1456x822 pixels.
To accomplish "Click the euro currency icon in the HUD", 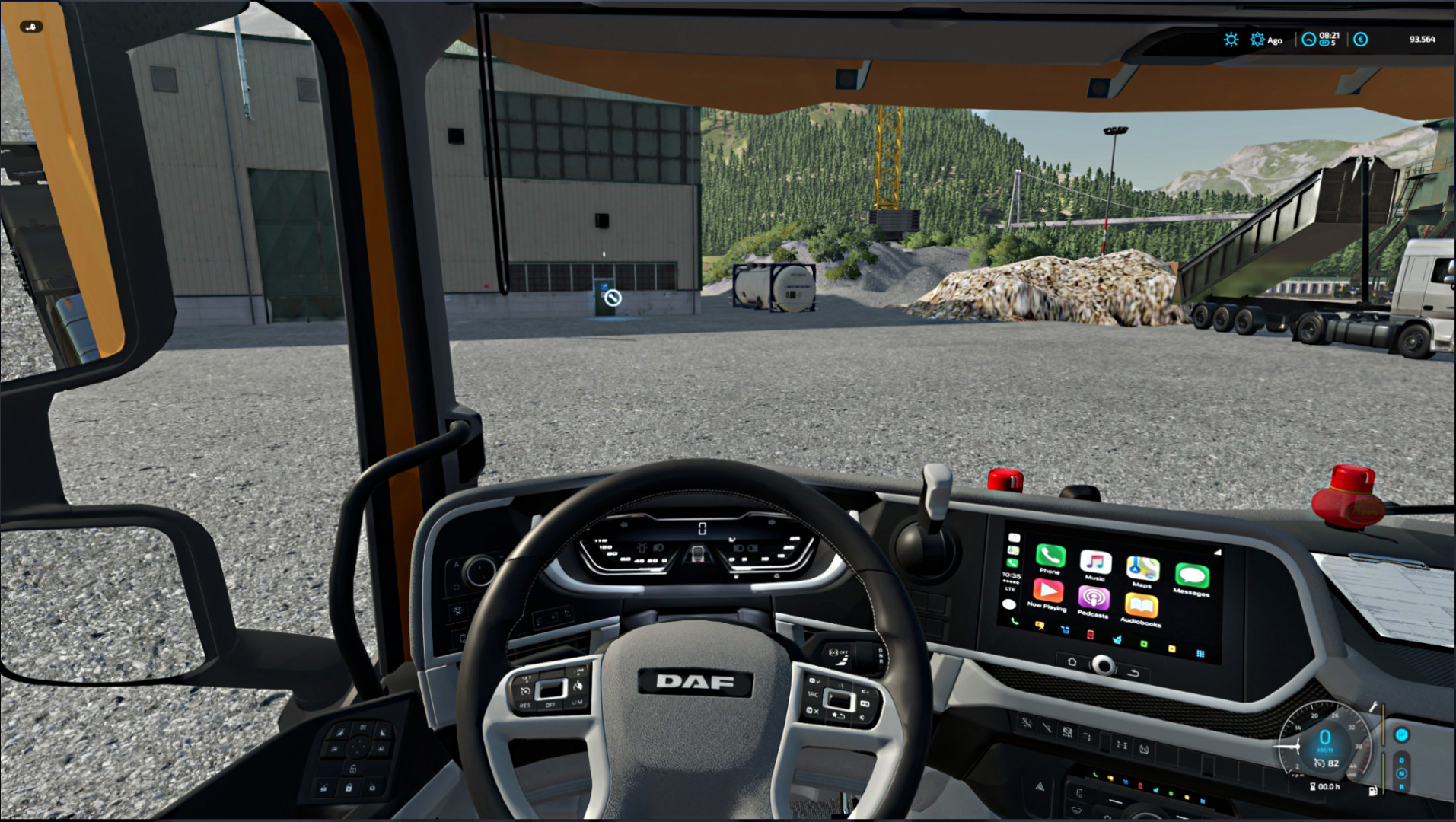I will click(1362, 39).
